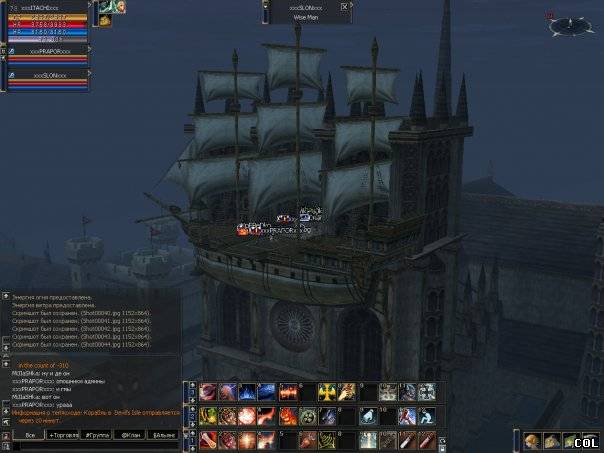Screen dimensions: 604x453
Task: Select party member xxxPRAPORxxx in party list
Action: pos(48,50)
